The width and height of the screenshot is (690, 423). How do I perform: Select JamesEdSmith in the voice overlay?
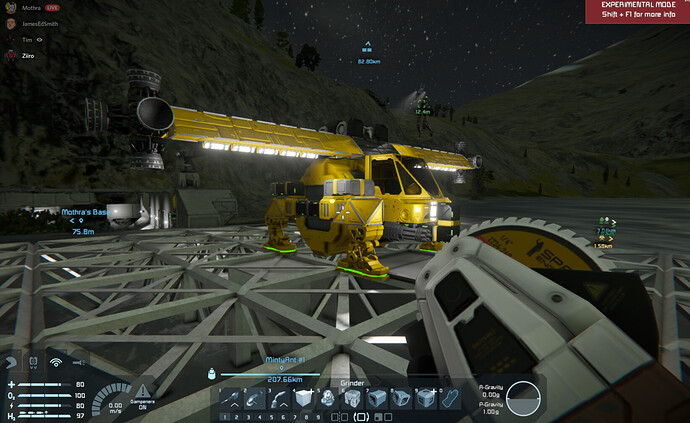click(42, 22)
